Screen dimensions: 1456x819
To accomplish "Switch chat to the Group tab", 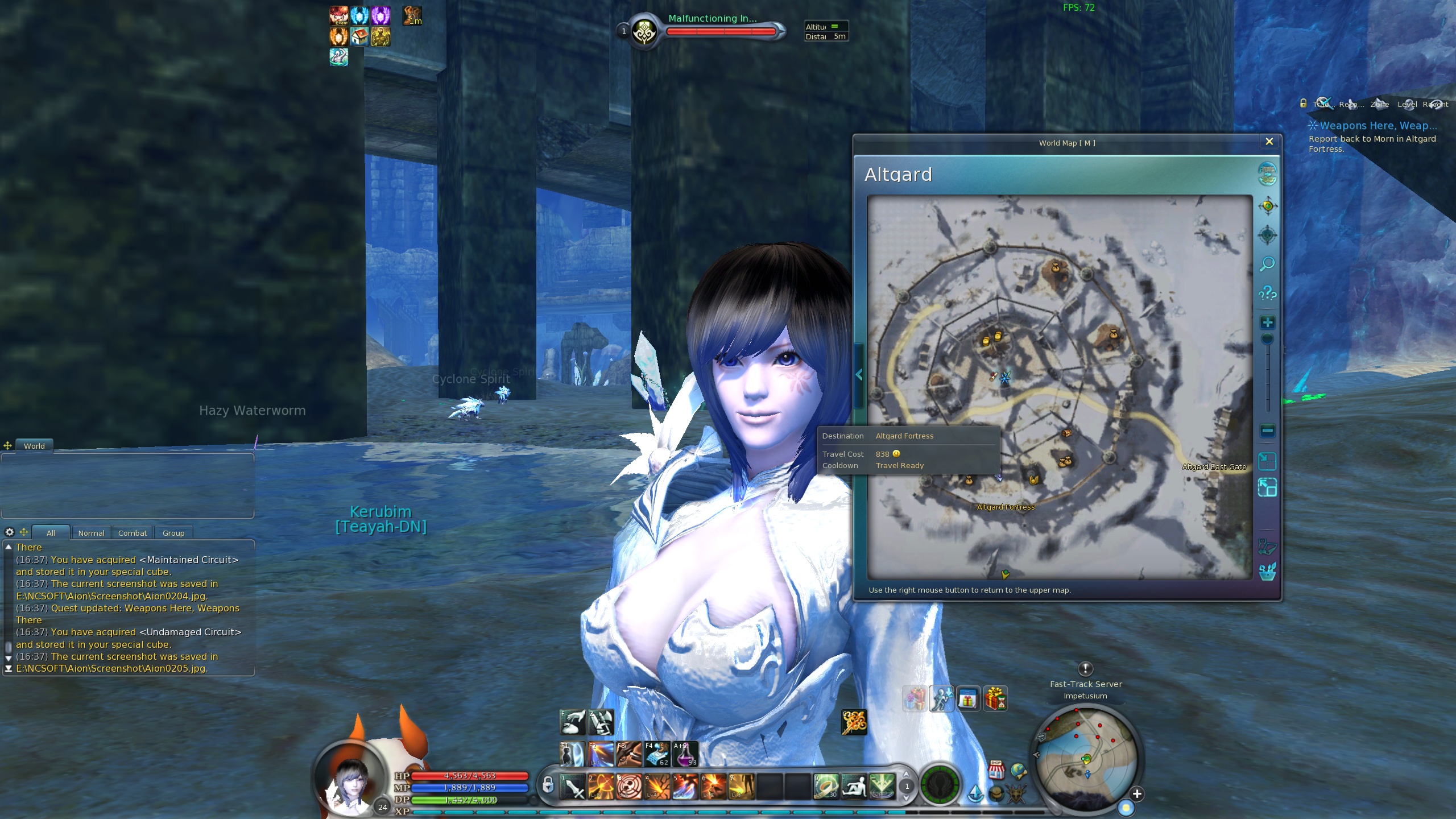I will 173,533.
